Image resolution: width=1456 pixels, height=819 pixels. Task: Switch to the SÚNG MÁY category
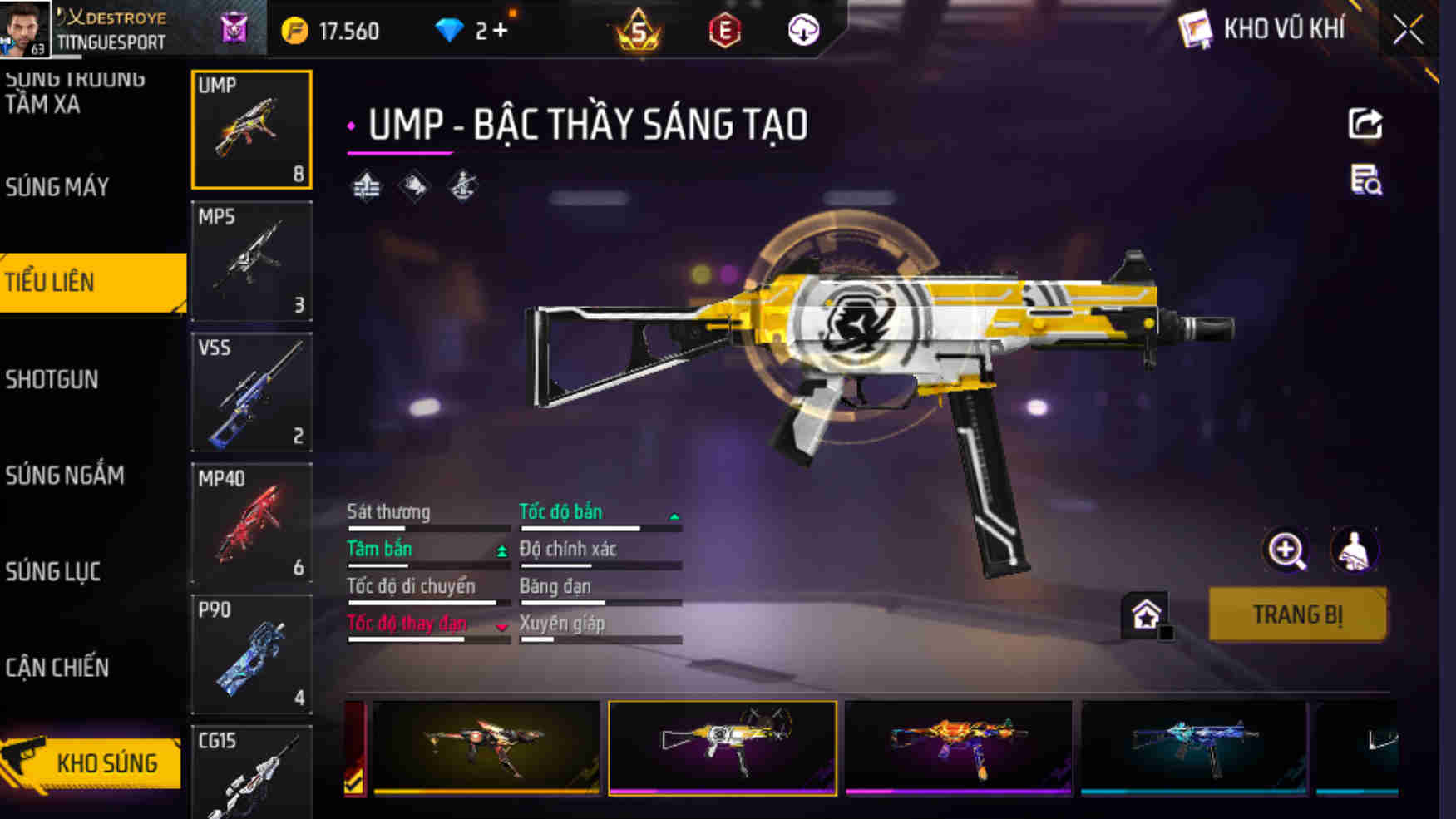[57, 187]
